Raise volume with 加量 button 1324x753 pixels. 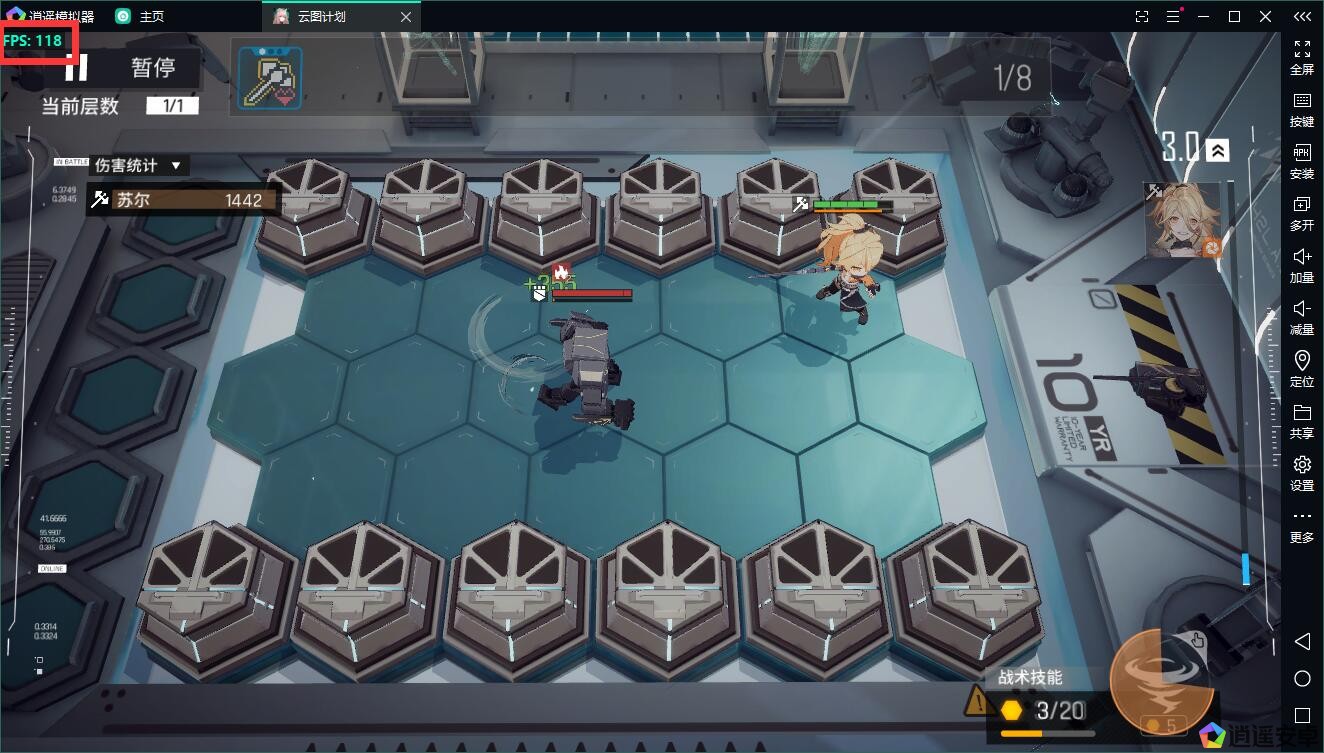1302,264
